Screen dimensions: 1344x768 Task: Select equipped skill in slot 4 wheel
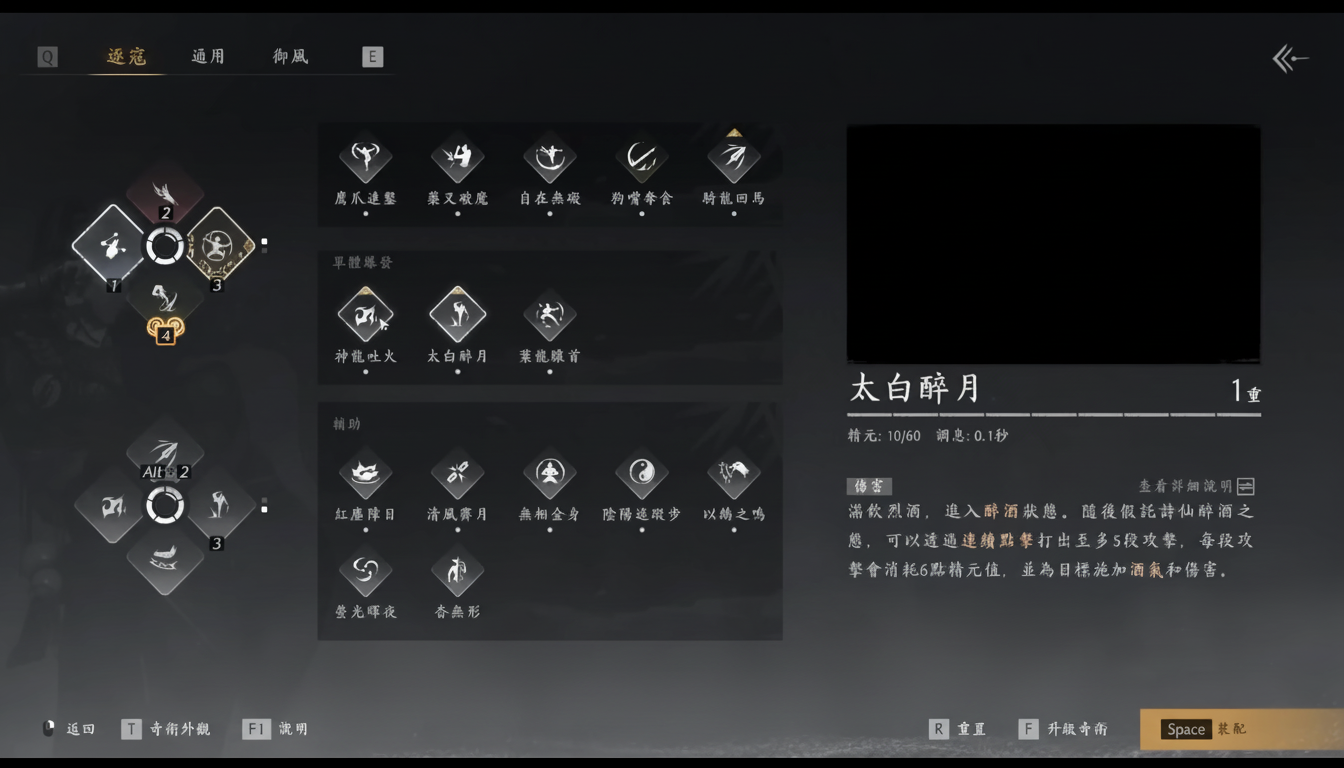point(166,302)
